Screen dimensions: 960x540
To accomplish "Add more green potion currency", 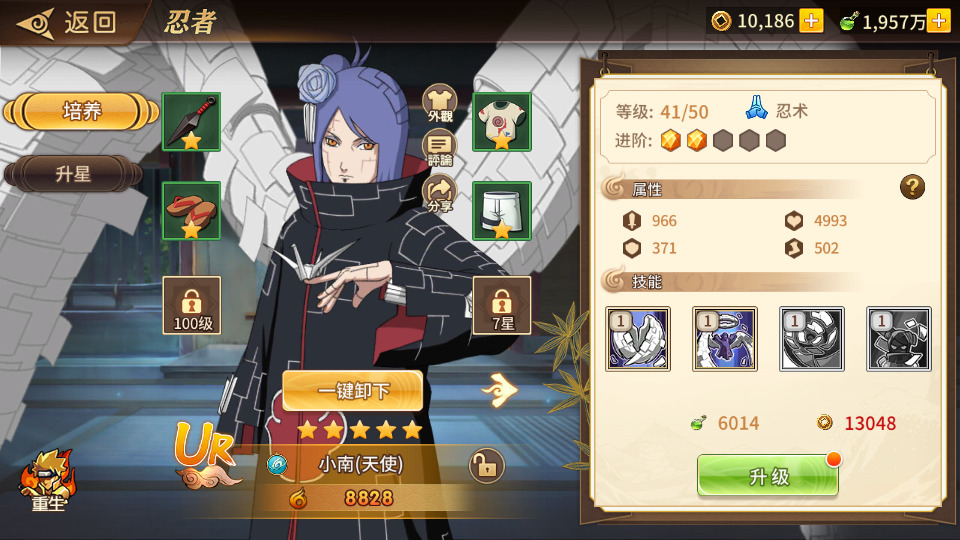I will 938,21.
